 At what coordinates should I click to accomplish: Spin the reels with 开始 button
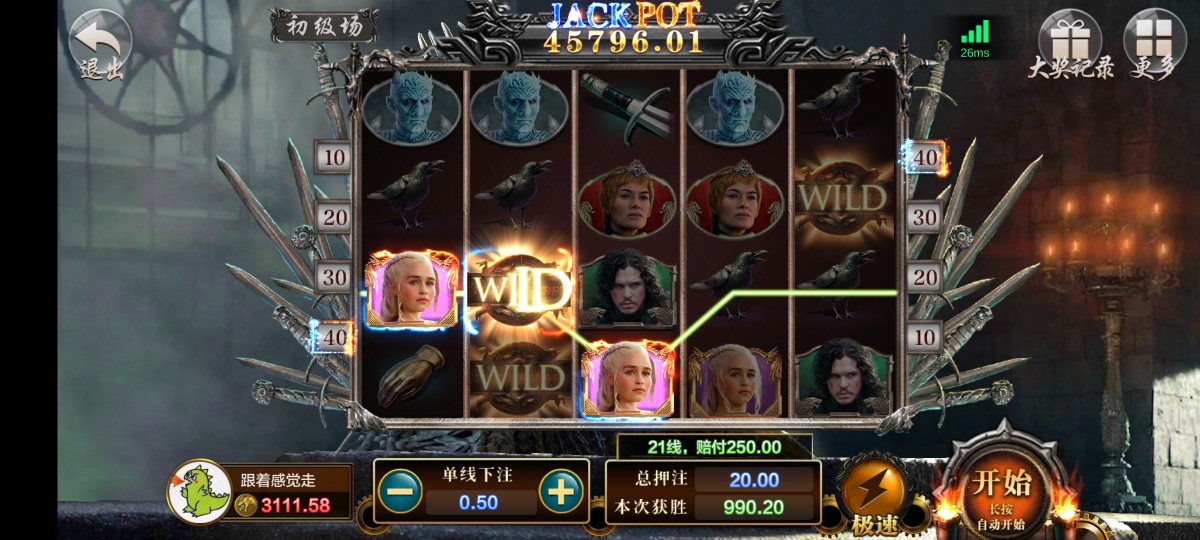(1002, 490)
